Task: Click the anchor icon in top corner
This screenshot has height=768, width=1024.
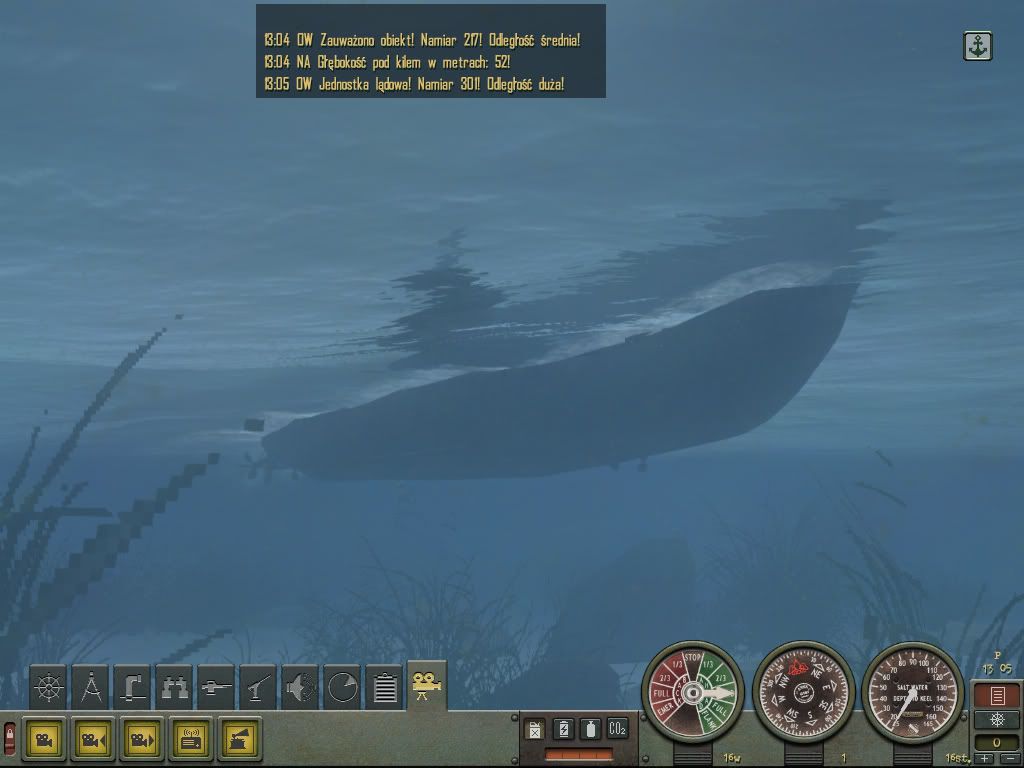Action: coord(977,46)
